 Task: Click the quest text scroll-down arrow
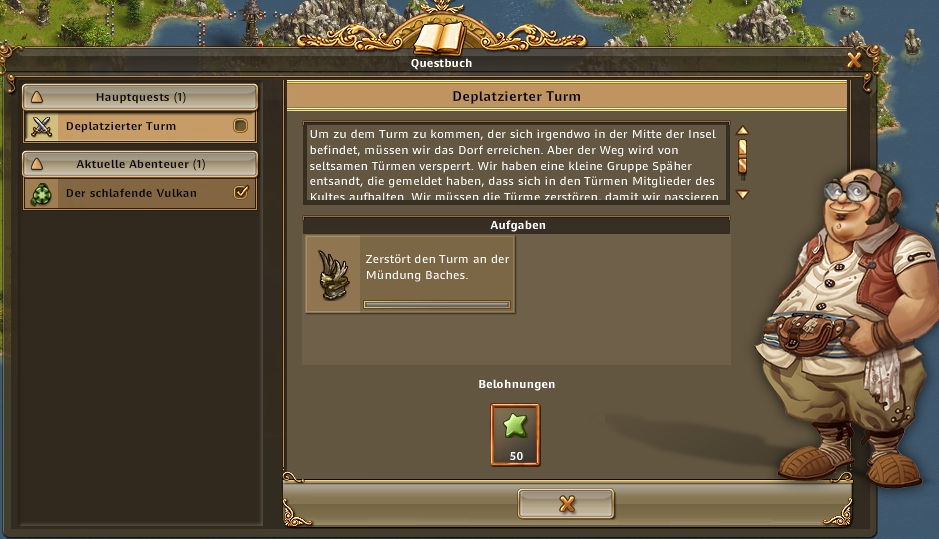[x=742, y=194]
